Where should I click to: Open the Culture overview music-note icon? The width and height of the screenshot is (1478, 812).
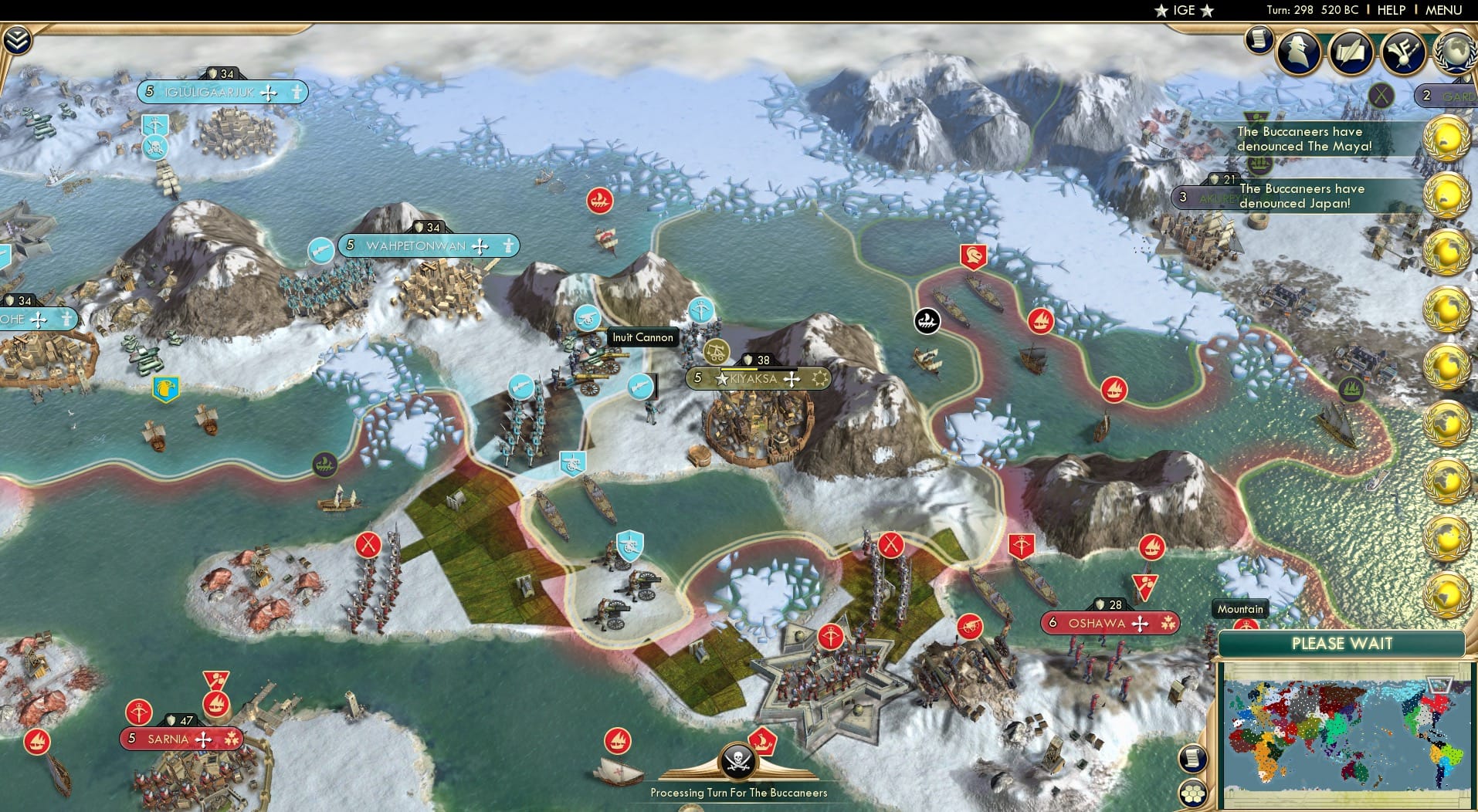click(1404, 52)
